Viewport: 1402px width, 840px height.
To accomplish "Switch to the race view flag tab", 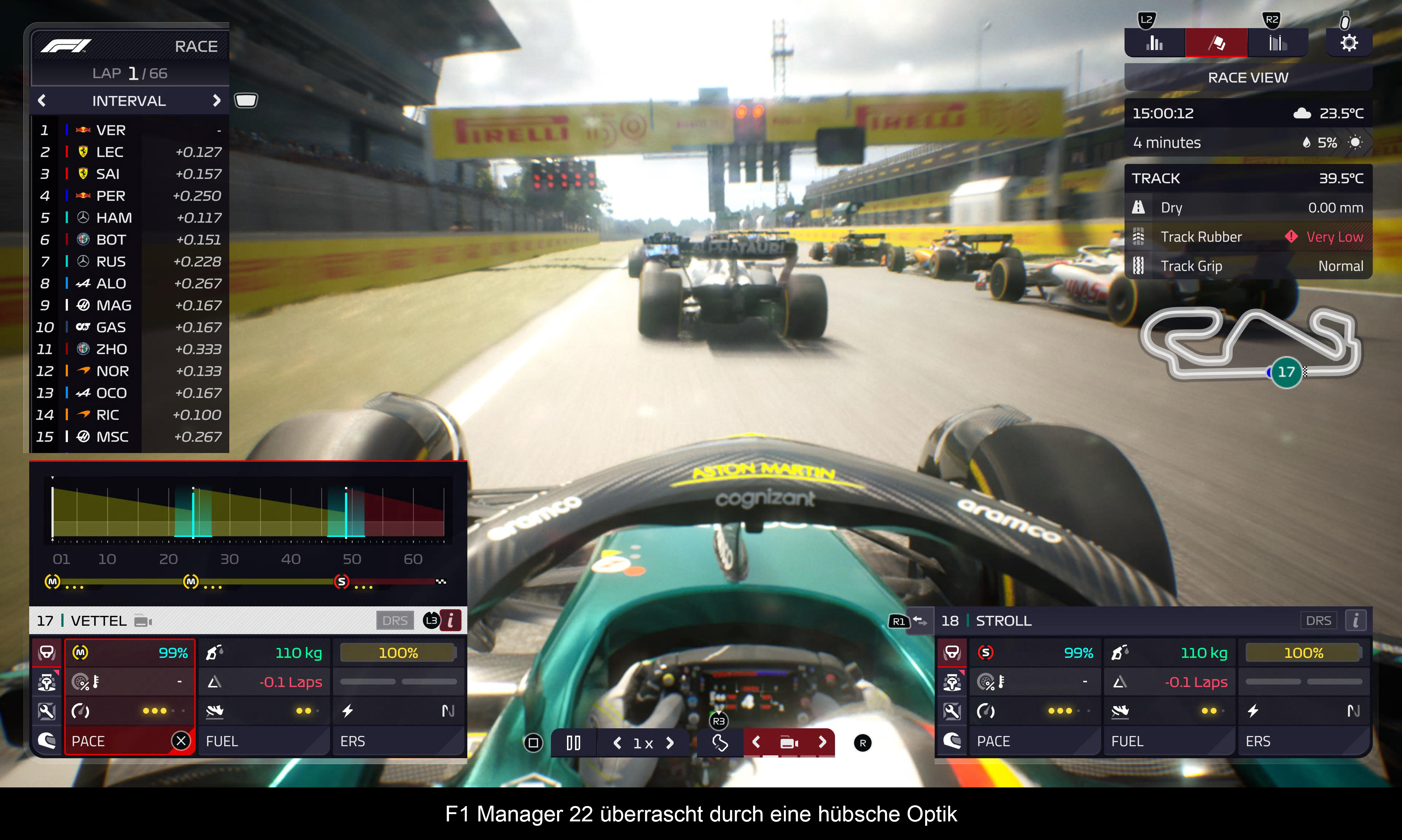I will (x=1217, y=43).
